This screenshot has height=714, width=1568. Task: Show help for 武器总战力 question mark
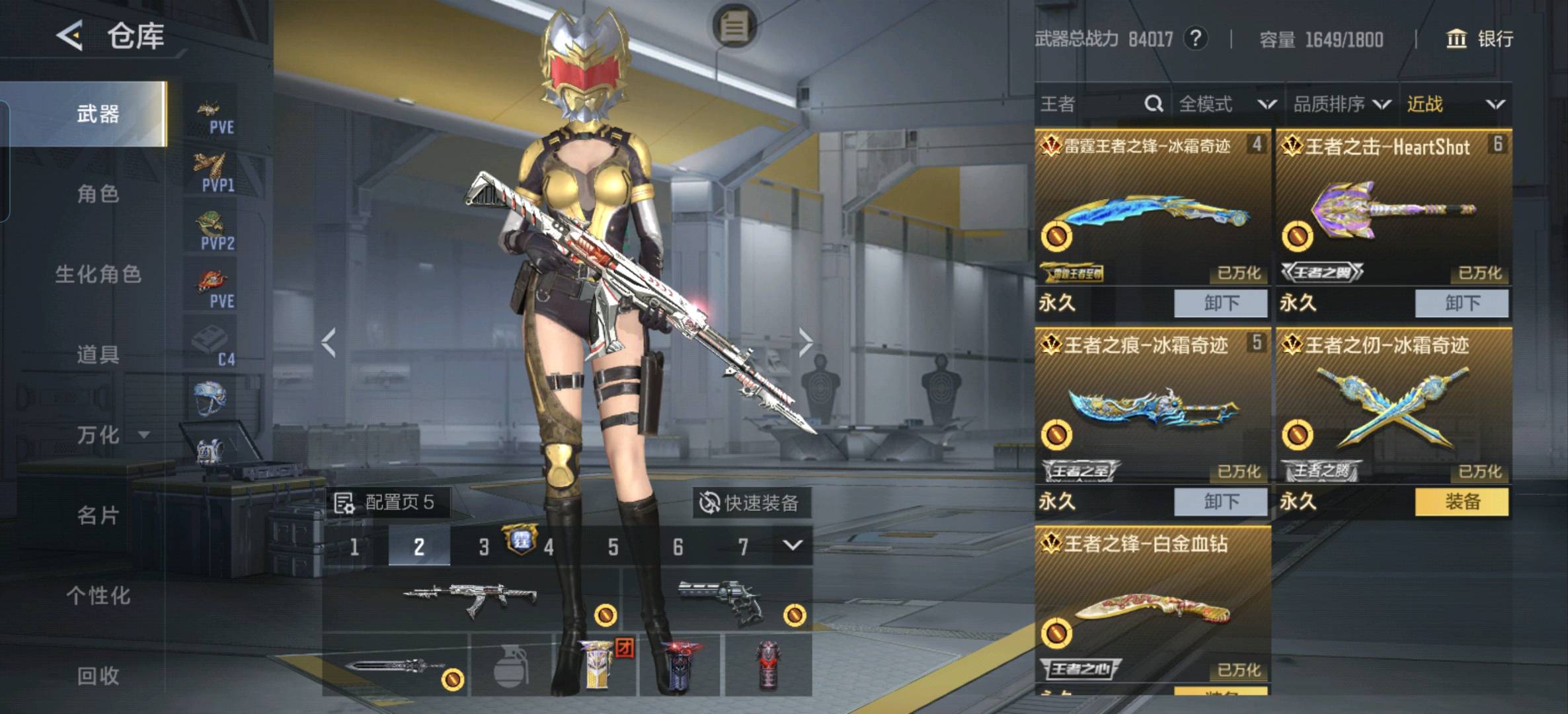[1195, 39]
